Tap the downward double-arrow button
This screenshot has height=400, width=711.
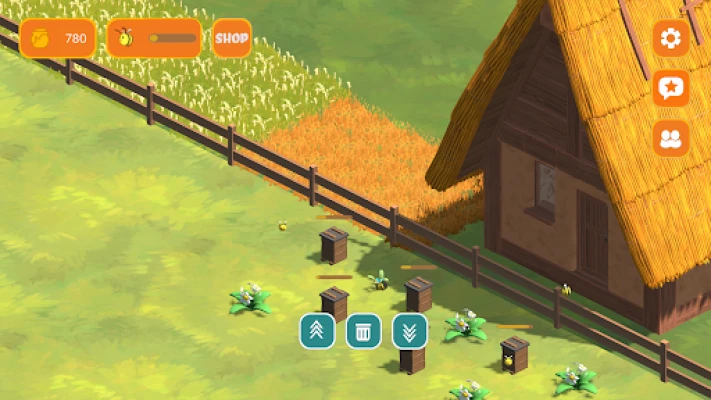(x=410, y=331)
